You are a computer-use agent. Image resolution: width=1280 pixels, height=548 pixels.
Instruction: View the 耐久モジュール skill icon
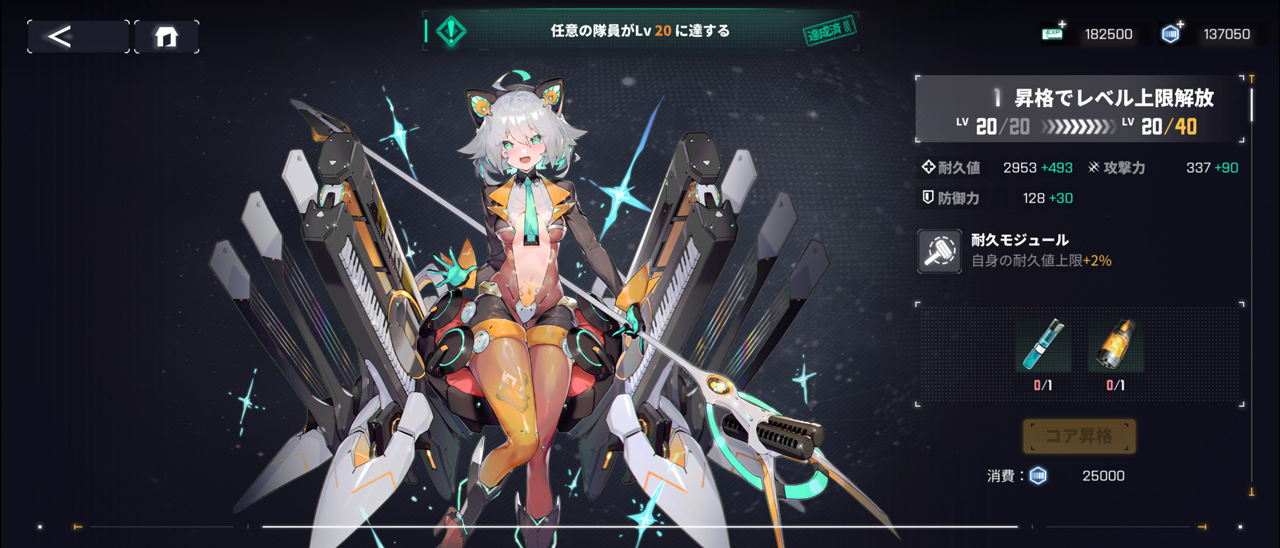[x=940, y=251]
